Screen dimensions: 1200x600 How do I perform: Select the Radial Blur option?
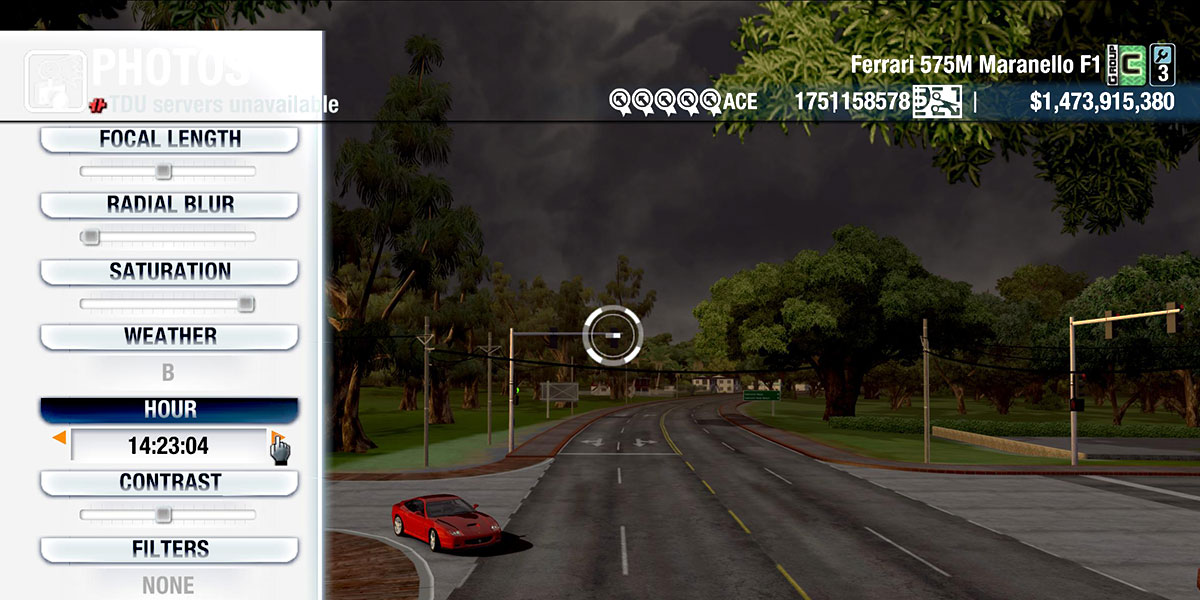coord(169,205)
